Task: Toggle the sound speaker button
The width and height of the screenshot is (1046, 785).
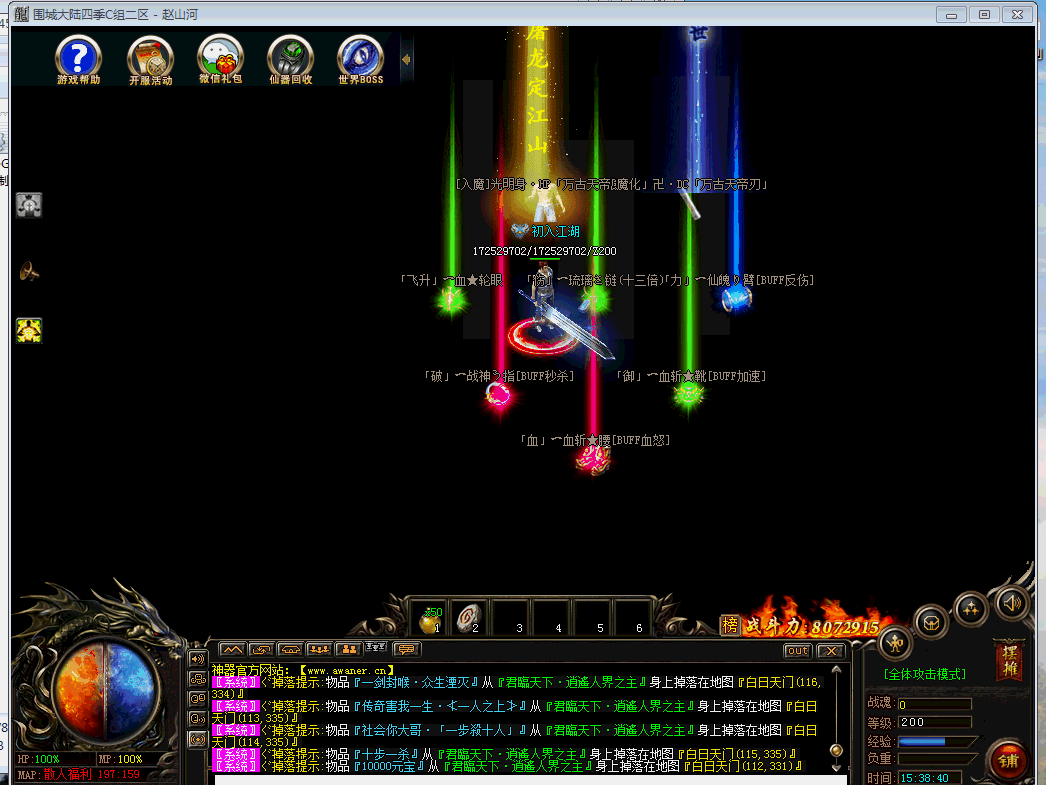Action: [x=1011, y=603]
